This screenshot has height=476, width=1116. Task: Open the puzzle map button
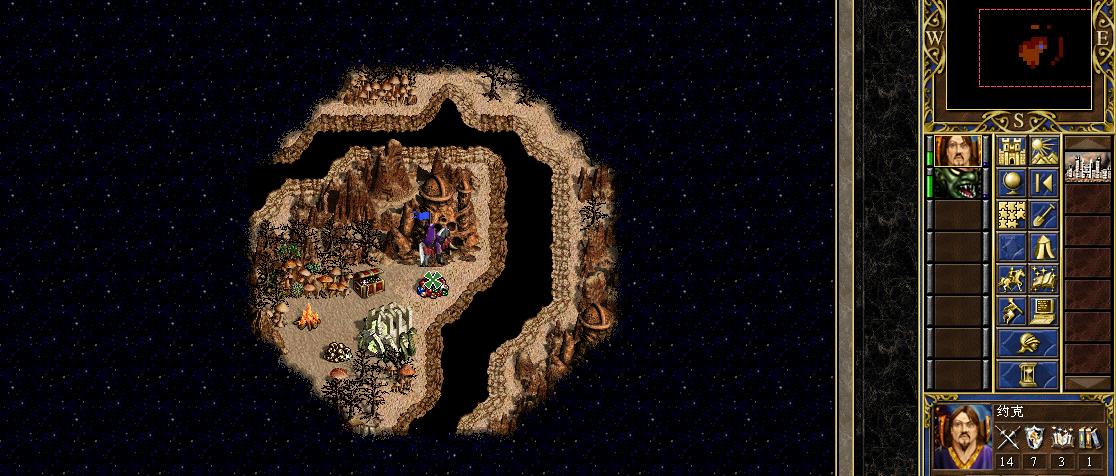pyautogui.click(x=1011, y=215)
